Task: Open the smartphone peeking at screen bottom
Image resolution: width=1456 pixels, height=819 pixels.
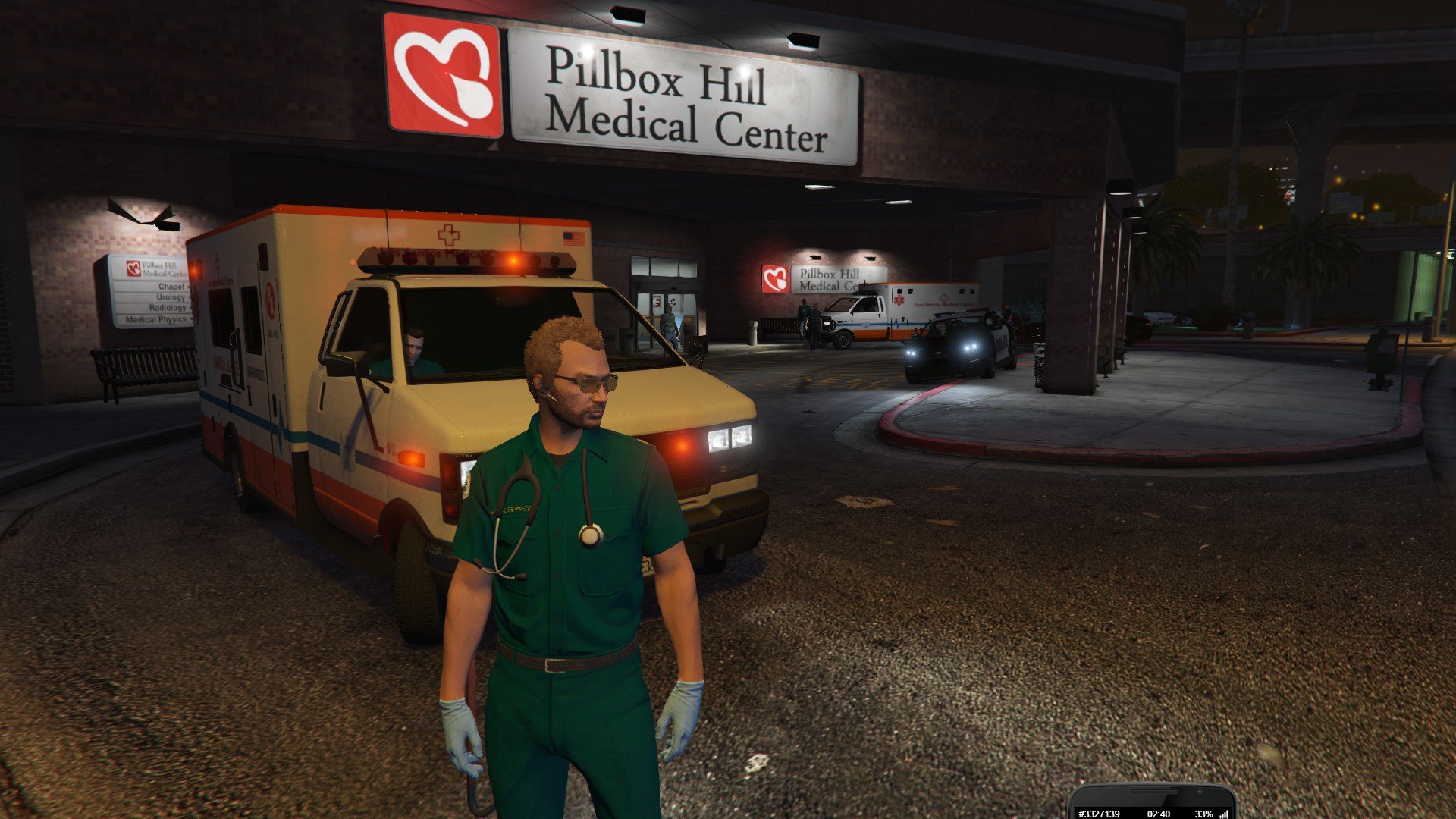Action: coord(1152,804)
